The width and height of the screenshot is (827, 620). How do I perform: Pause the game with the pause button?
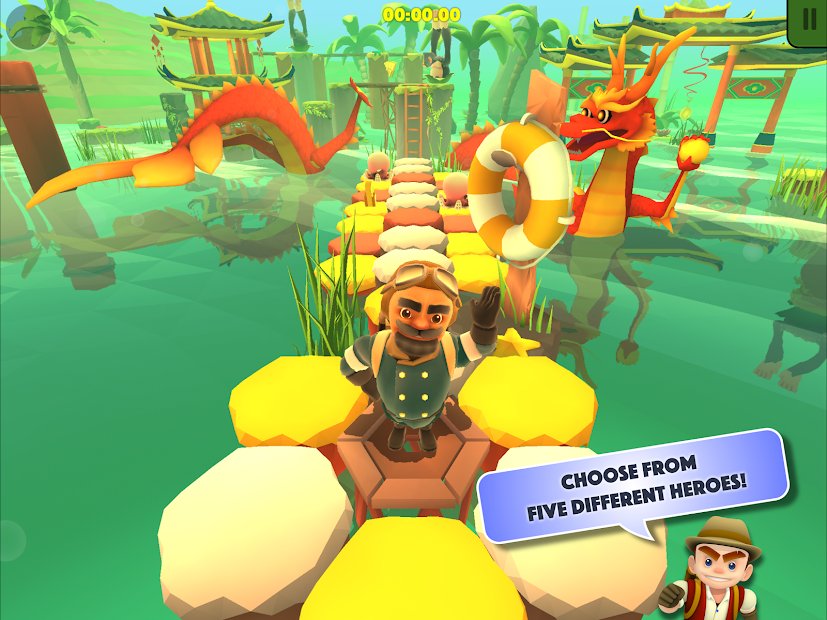[808, 20]
